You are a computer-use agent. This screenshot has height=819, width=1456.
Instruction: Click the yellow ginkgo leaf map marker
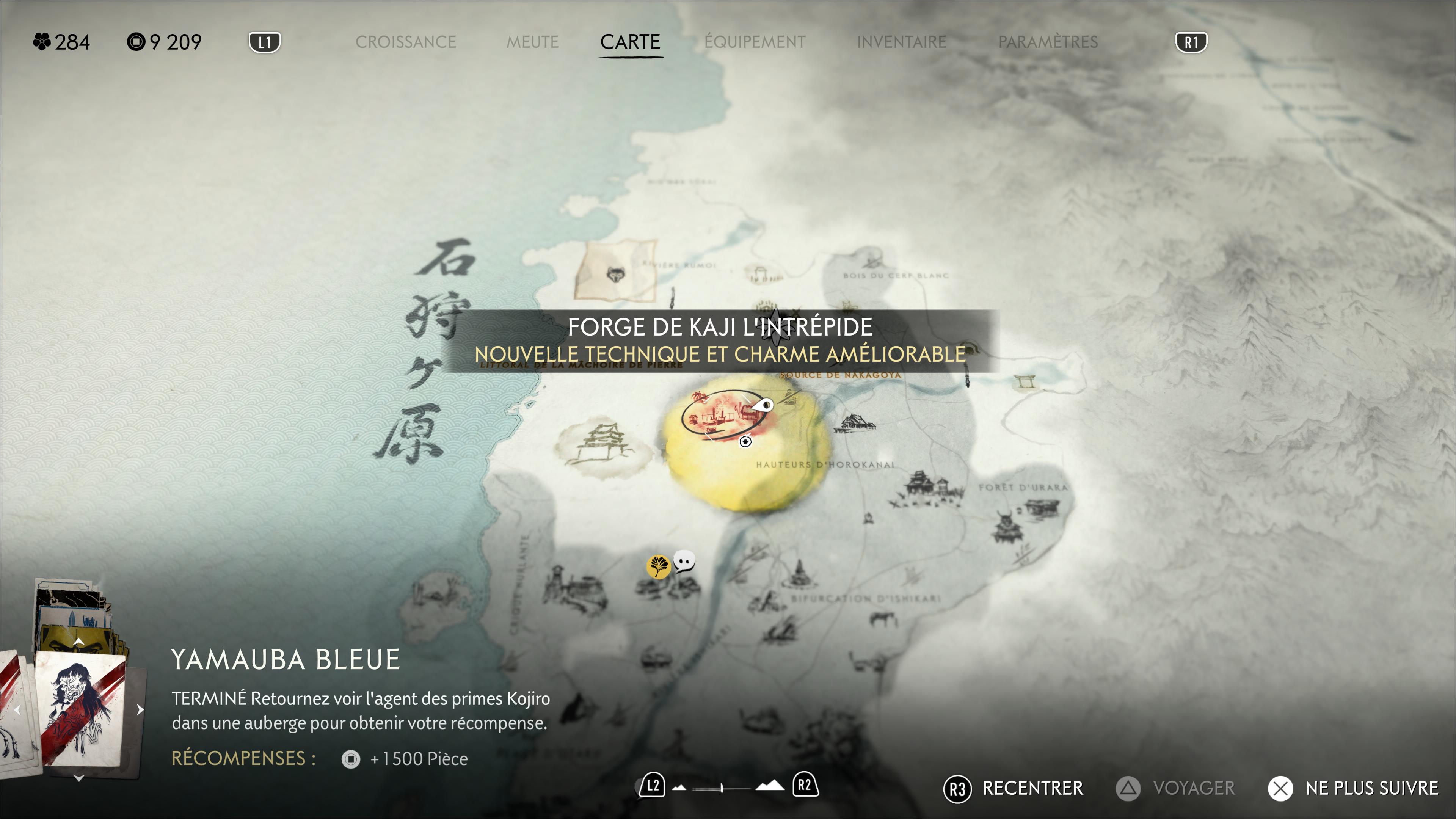point(658,566)
